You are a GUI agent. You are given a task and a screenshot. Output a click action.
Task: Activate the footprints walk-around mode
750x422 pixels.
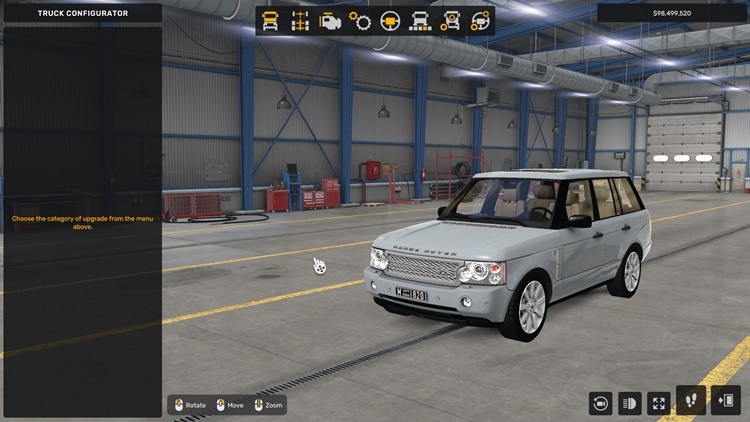[x=690, y=401]
